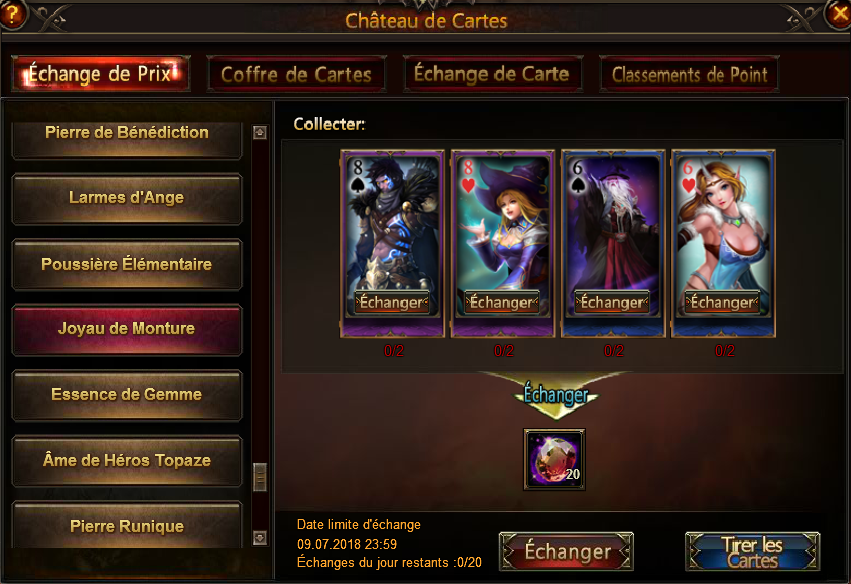Show the Classements de Point tab
The height and width of the screenshot is (584, 851).
coord(689,74)
